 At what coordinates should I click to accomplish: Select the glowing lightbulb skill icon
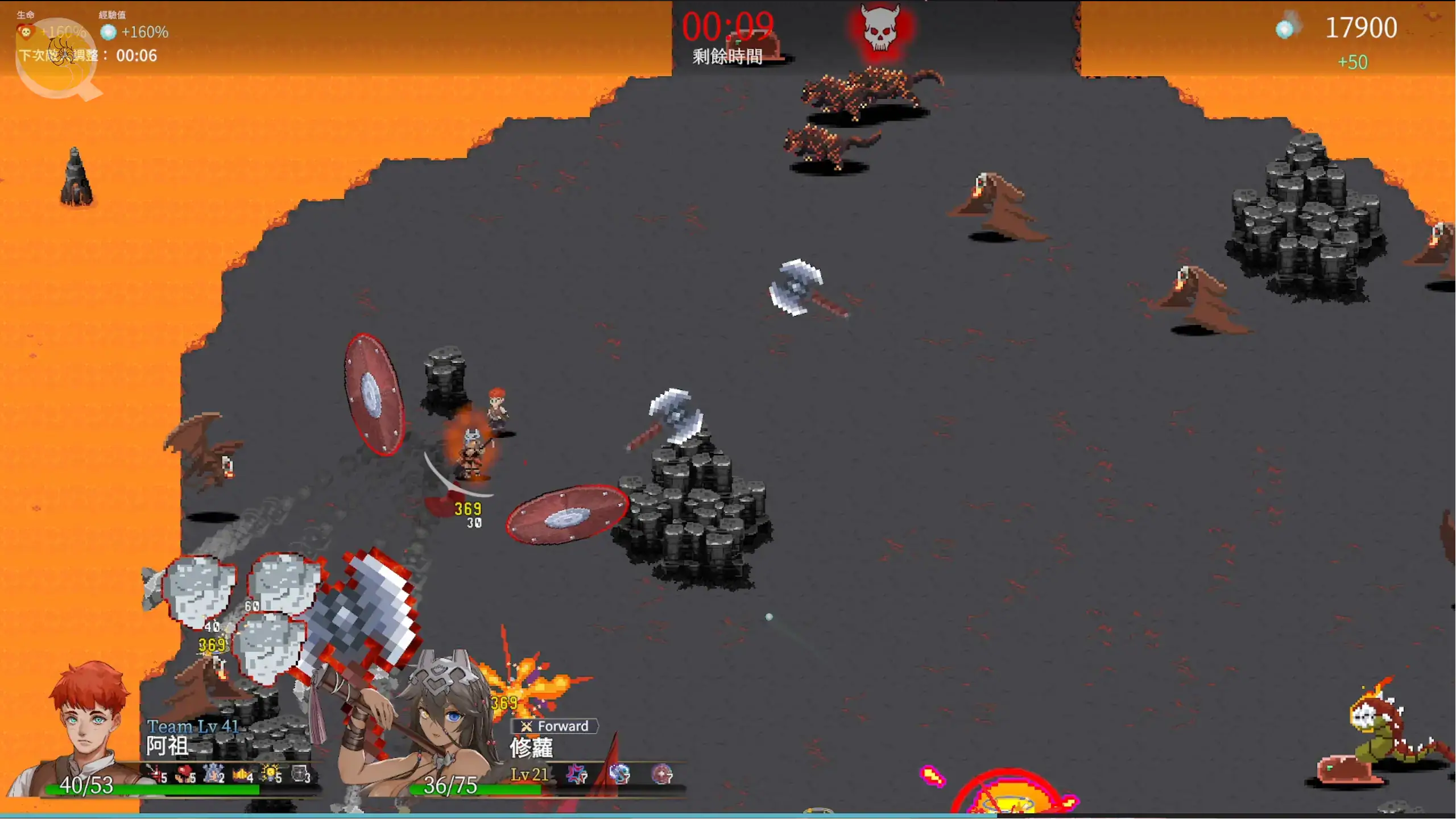271,773
